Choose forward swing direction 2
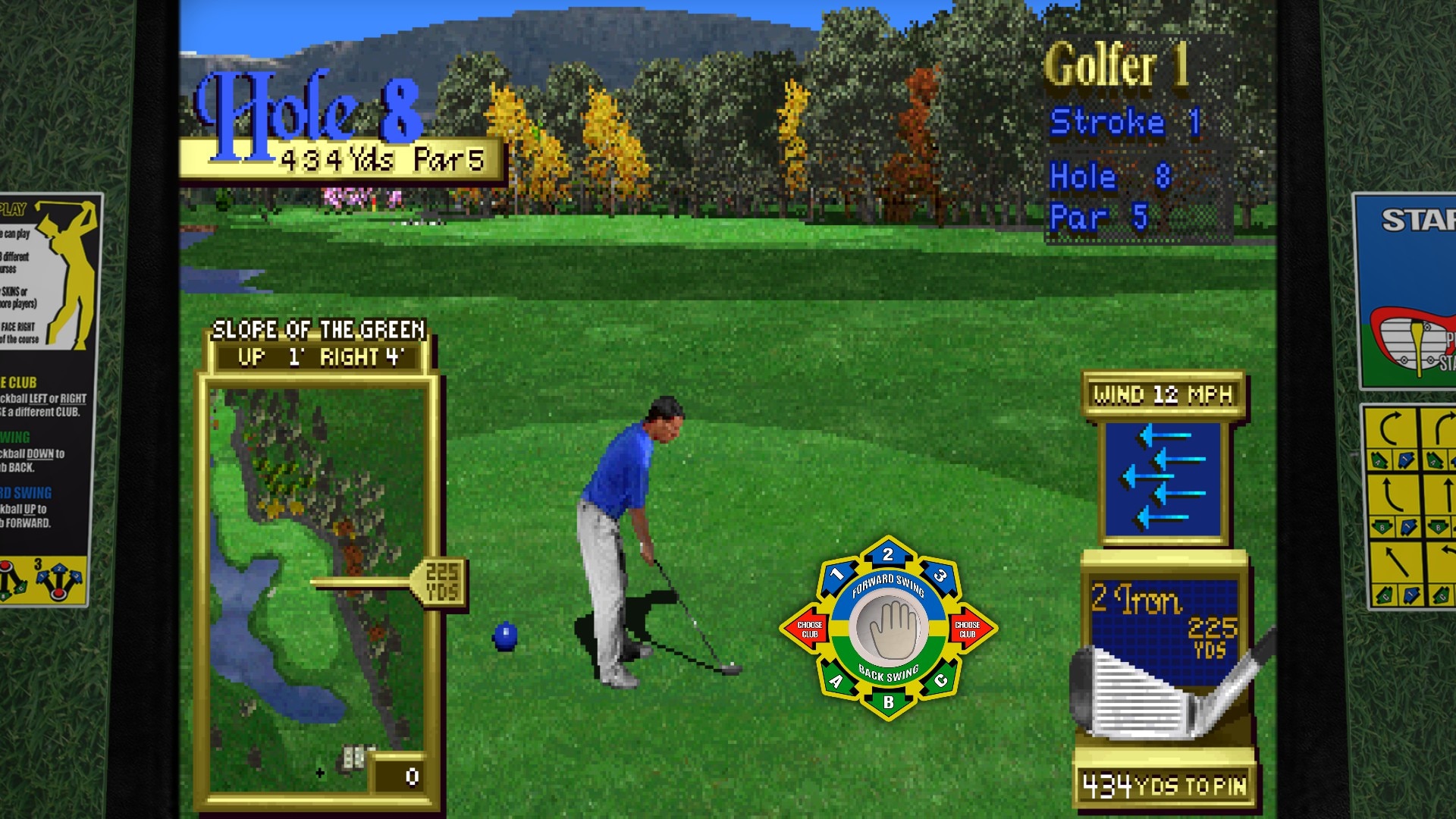Image resolution: width=1456 pixels, height=819 pixels. (888, 554)
